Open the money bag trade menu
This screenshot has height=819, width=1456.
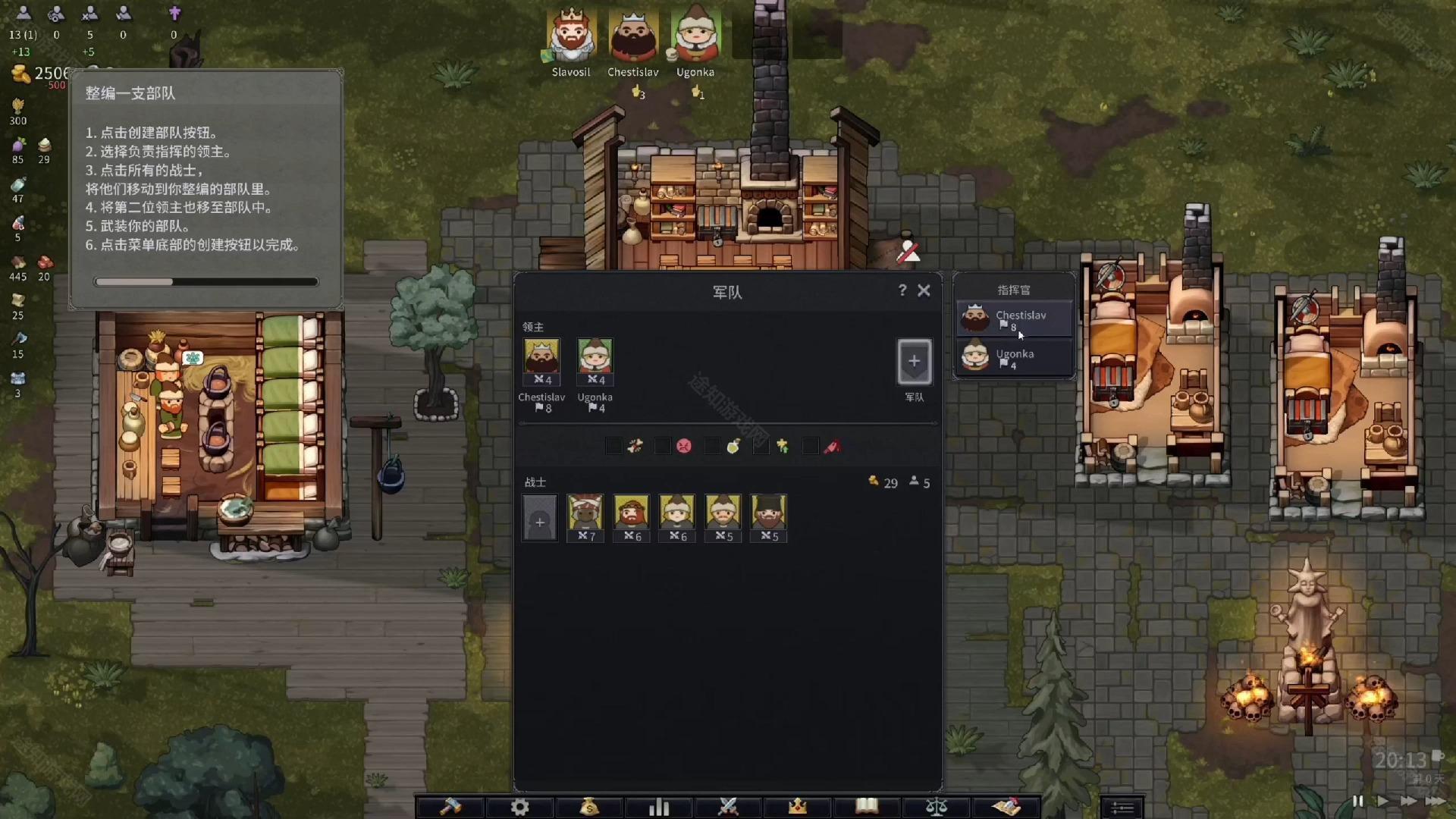click(x=589, y=807)
